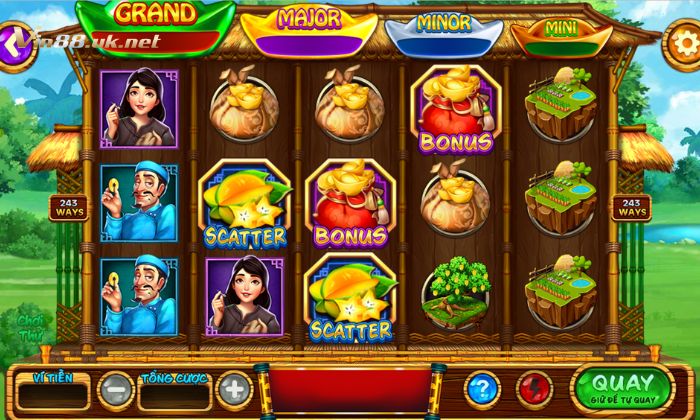The width and height of the screenshot is (700, 420).
Task: Open the blue question mark help
Action: (483, 388)
